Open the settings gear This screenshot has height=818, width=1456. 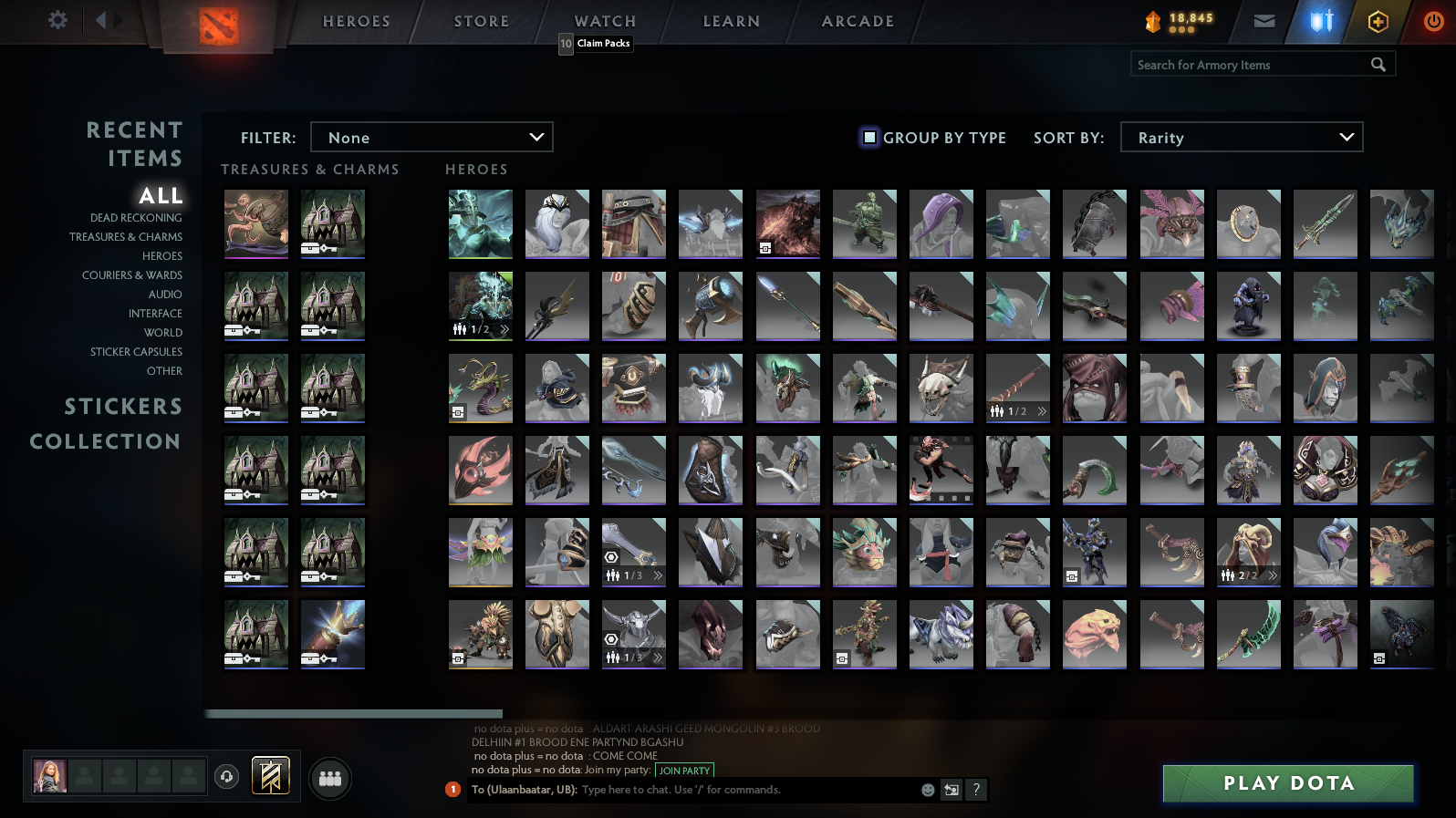57,20
